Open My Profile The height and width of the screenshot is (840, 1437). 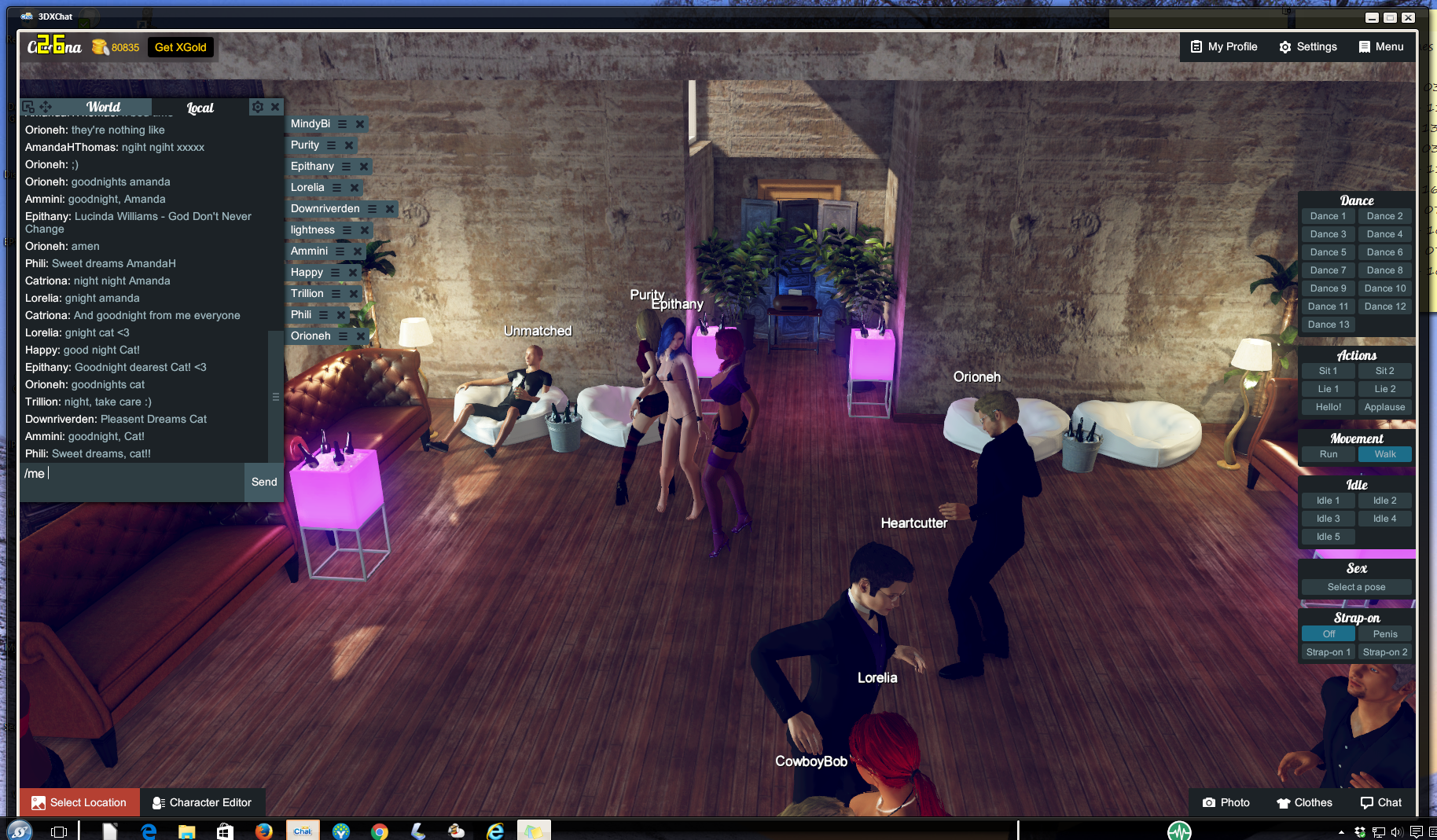1224,47
